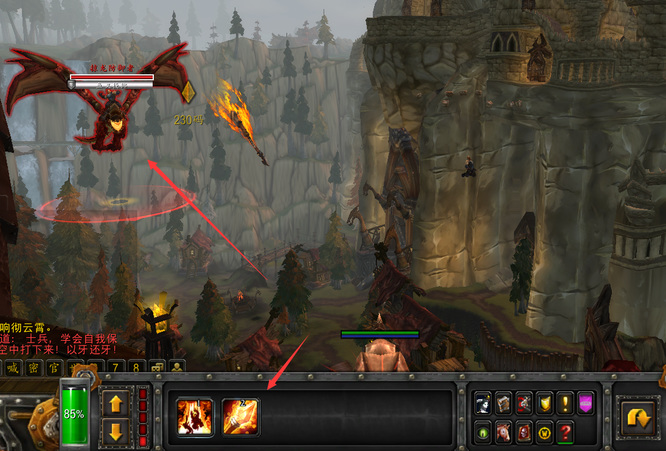The image size is (666, 451).
Task: Open the group finder green eye icon
Action: pyautogui.click(x=482, y=433)
